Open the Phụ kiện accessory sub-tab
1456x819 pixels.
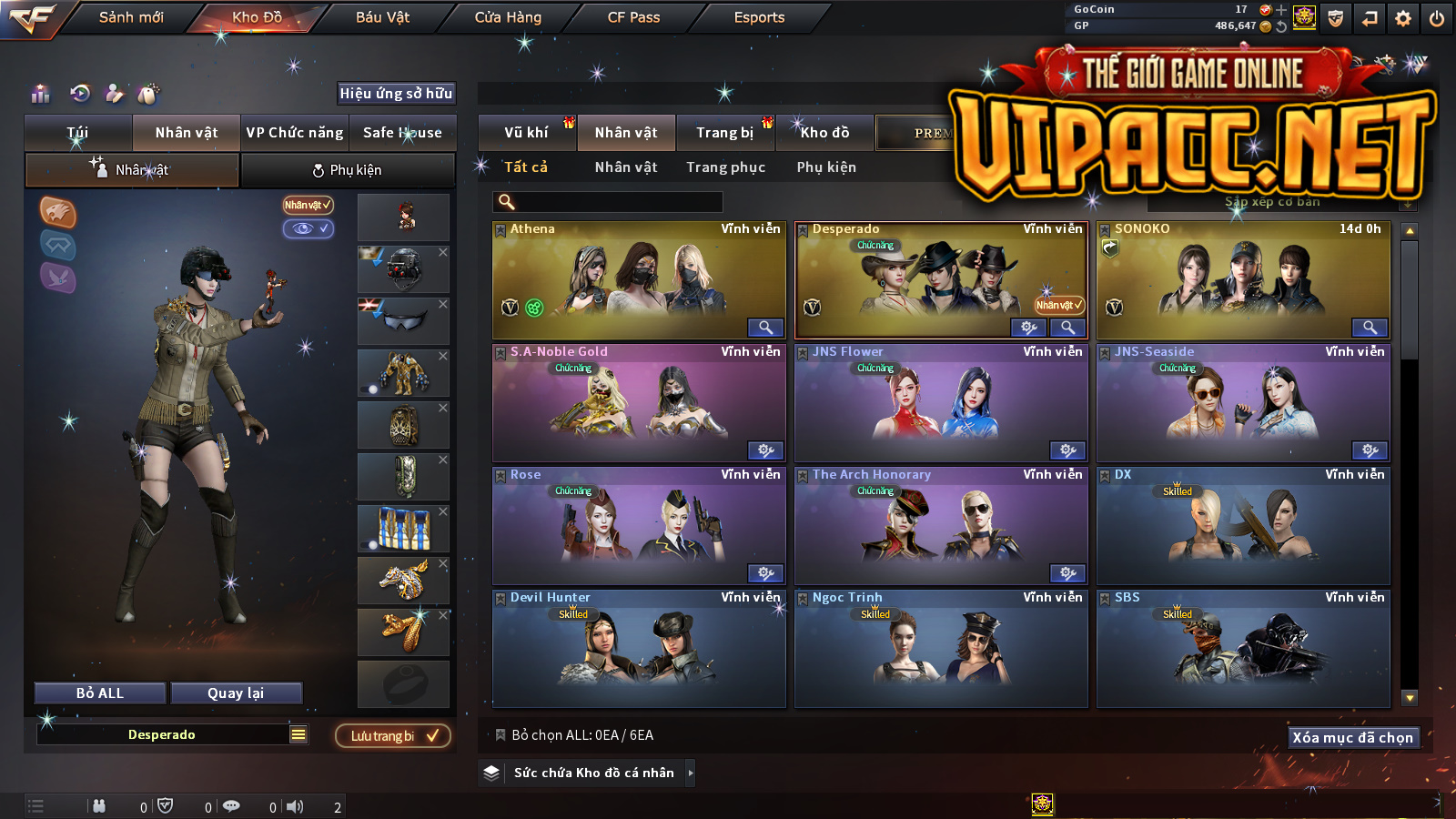347,170
